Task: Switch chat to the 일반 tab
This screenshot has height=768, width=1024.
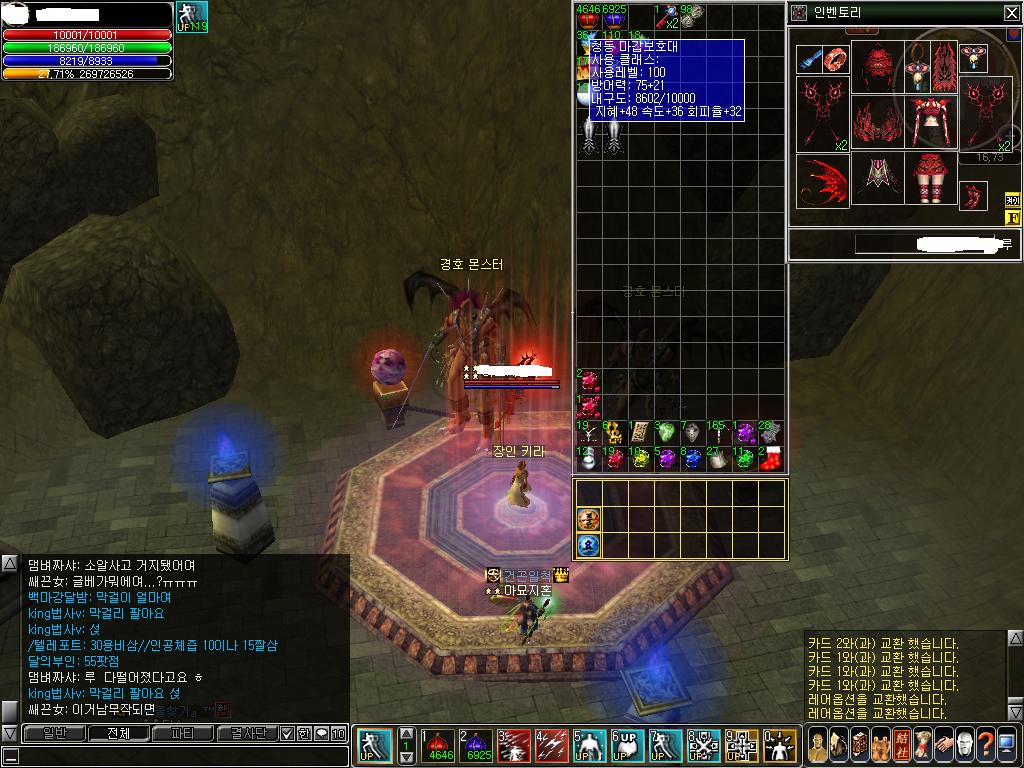Action: point(53,733)
